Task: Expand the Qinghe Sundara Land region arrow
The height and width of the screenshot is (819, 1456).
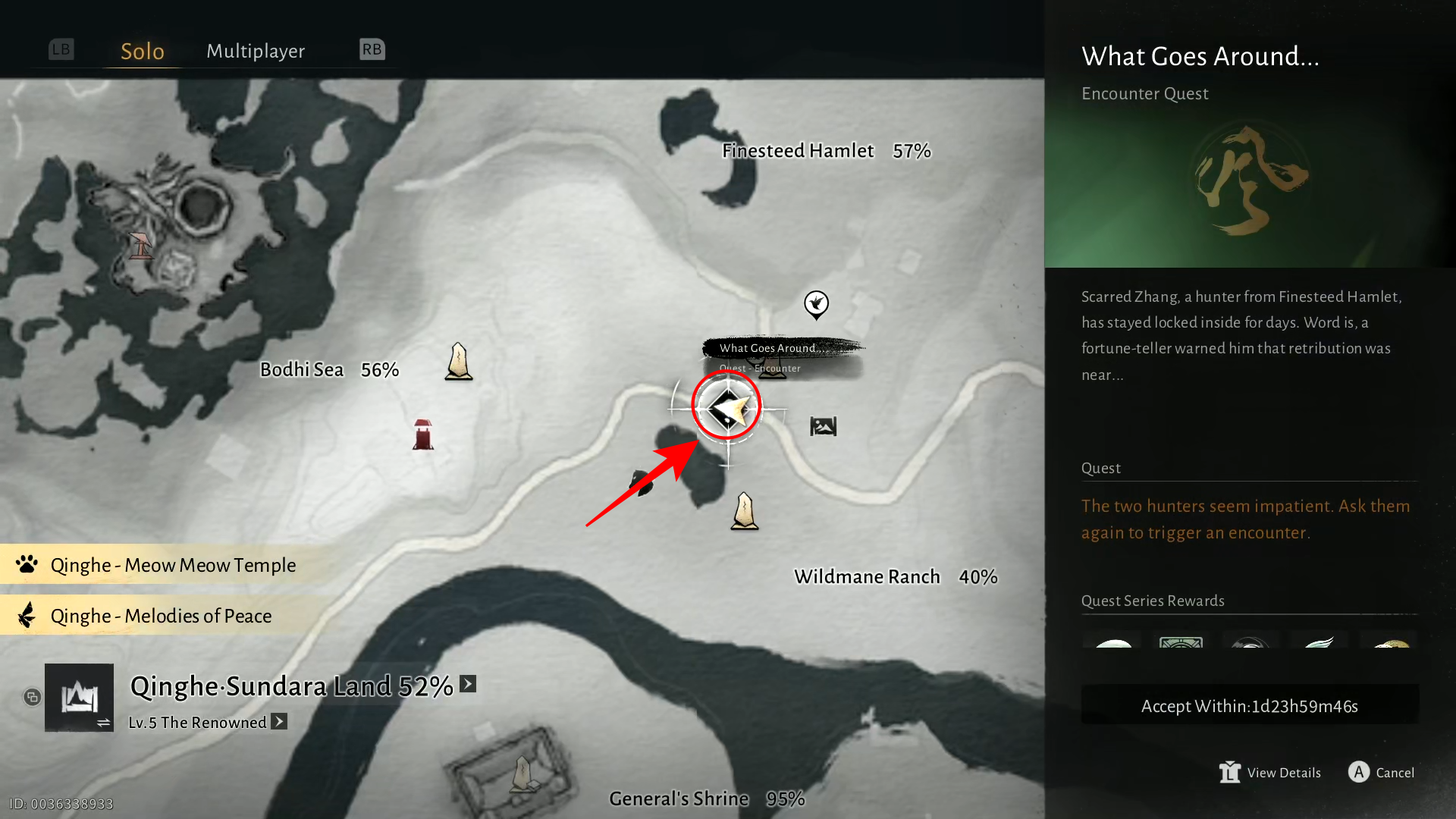Action: [469, 684]
